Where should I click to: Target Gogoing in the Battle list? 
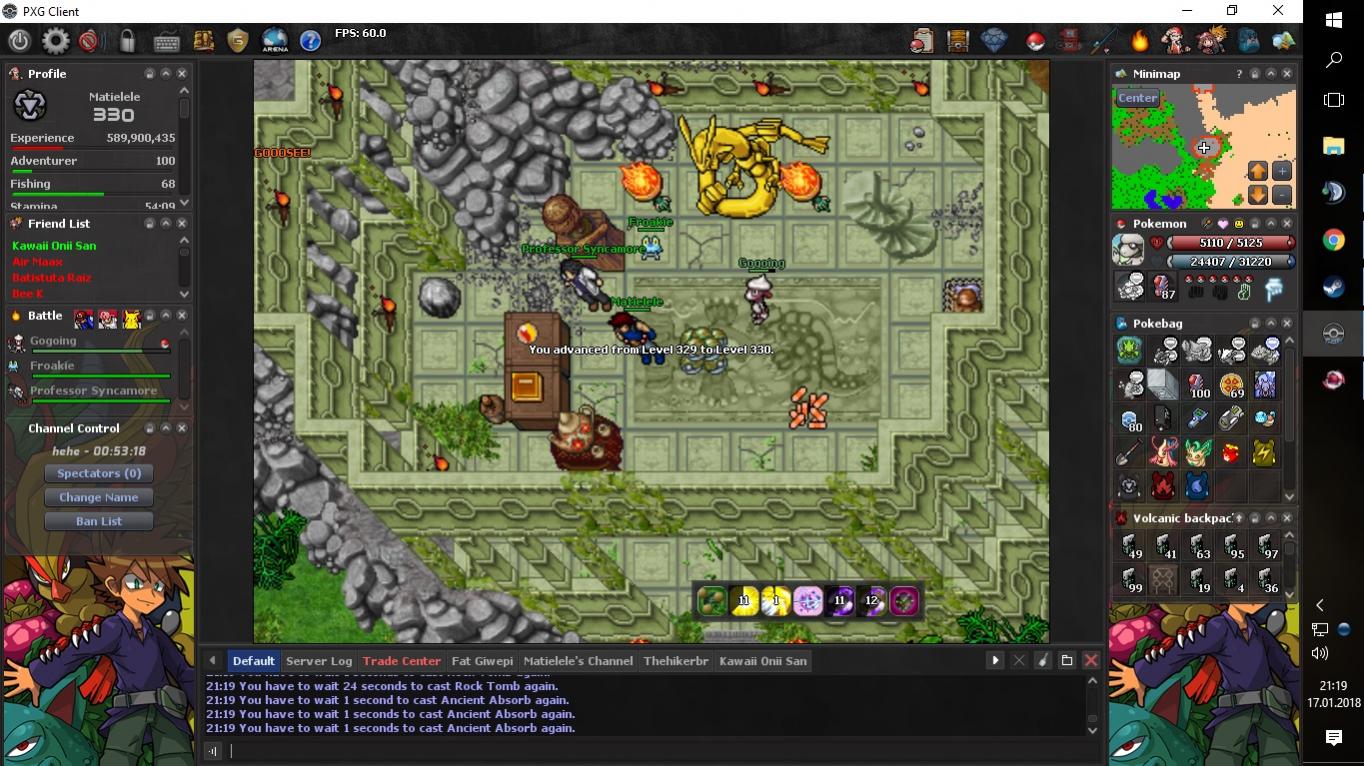(53, 341)
